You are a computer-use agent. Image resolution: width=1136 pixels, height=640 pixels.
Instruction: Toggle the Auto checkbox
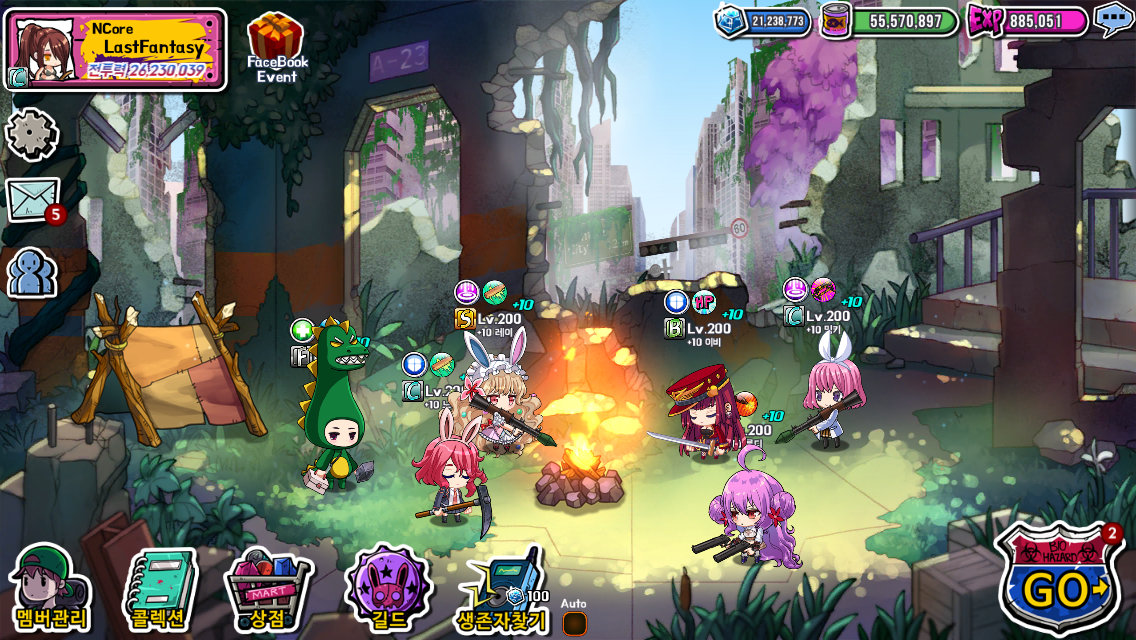[574, 623]
